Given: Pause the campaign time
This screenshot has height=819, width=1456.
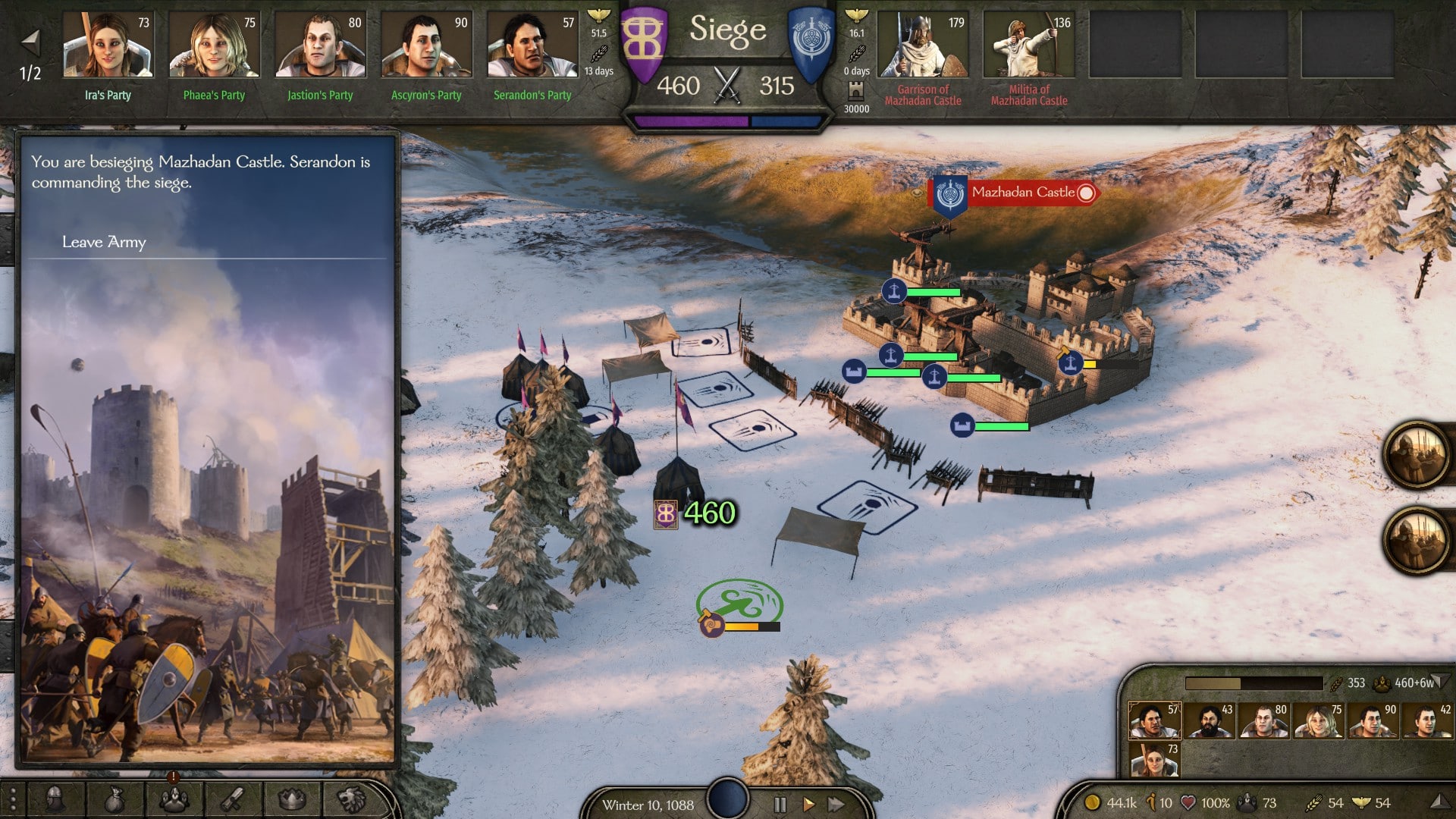Looking at the screenshot, I should click(x=780, y=804).
